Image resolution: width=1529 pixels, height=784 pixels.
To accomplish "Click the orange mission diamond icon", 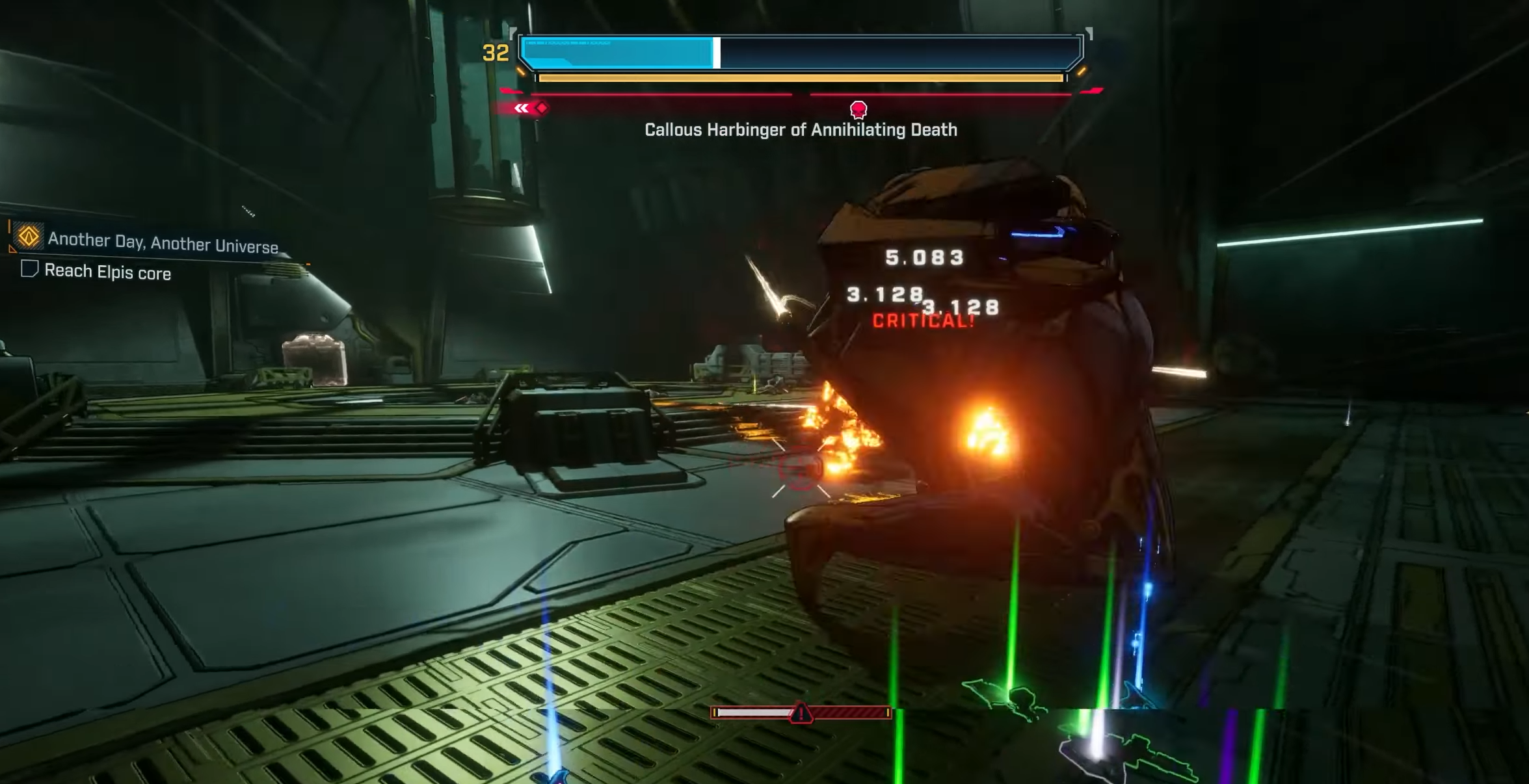I will tap(29, 237).
